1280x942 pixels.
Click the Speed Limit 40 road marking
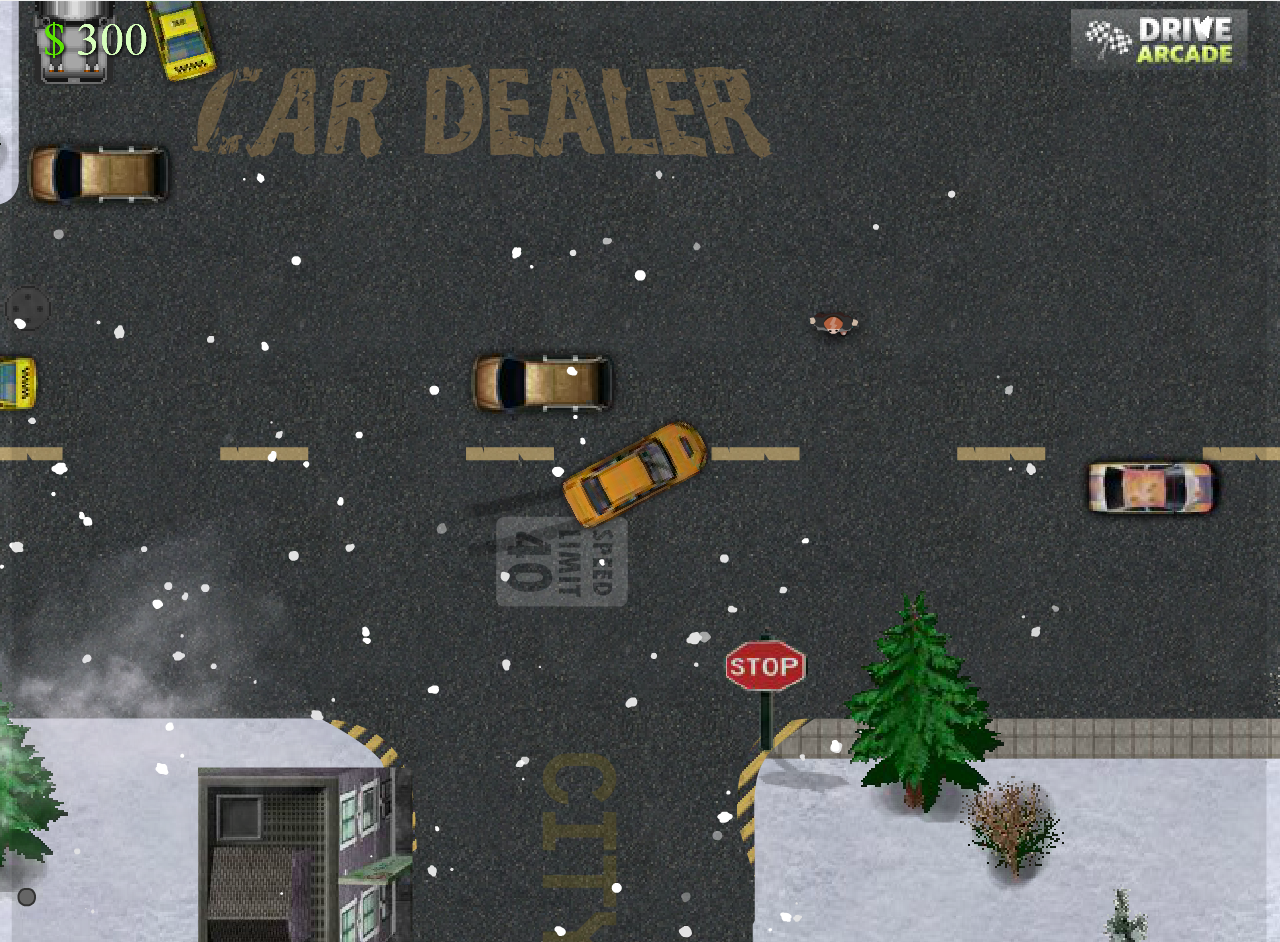(562, 560)
